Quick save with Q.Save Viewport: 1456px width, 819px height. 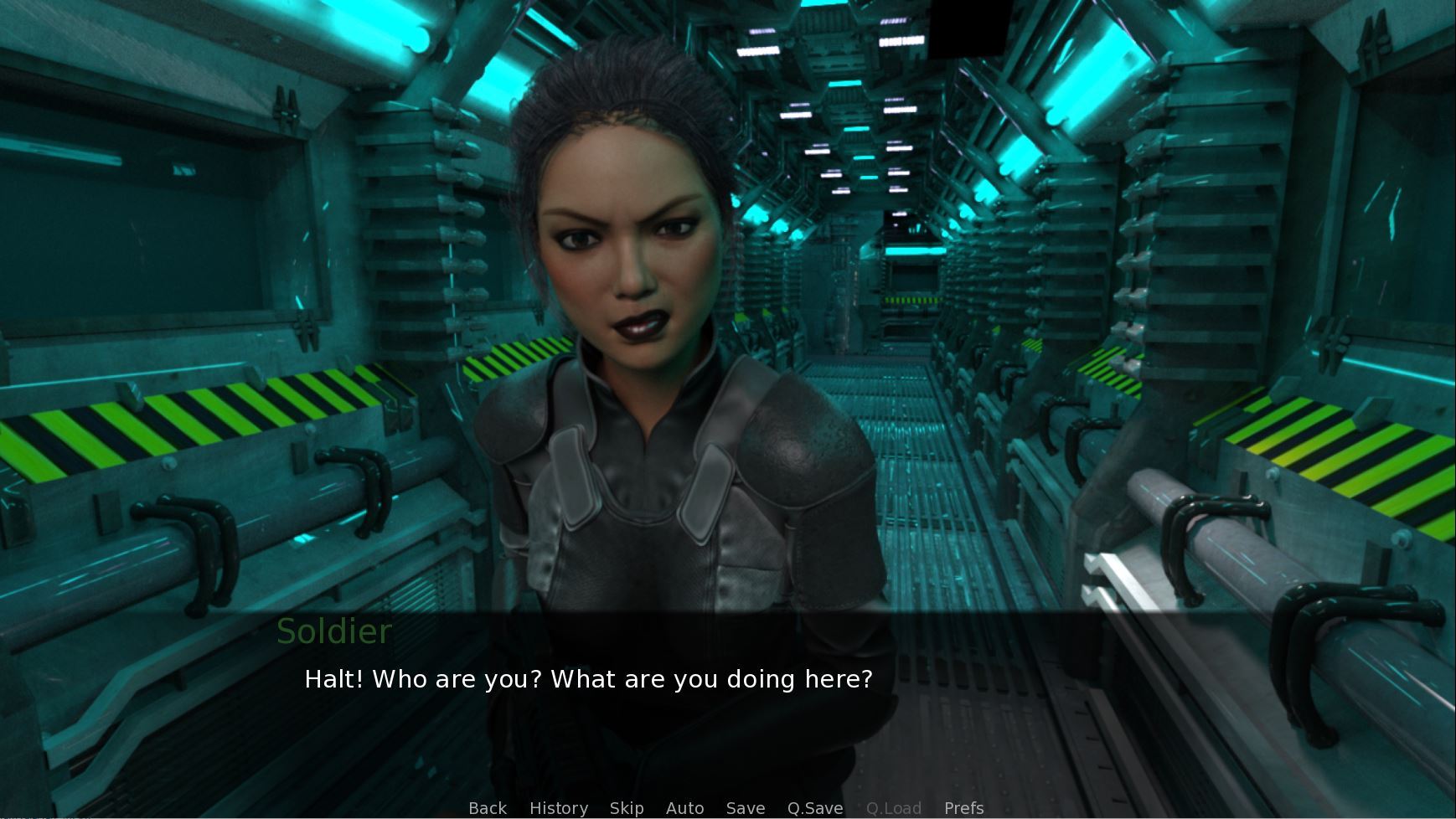click(x=815, y=808)
